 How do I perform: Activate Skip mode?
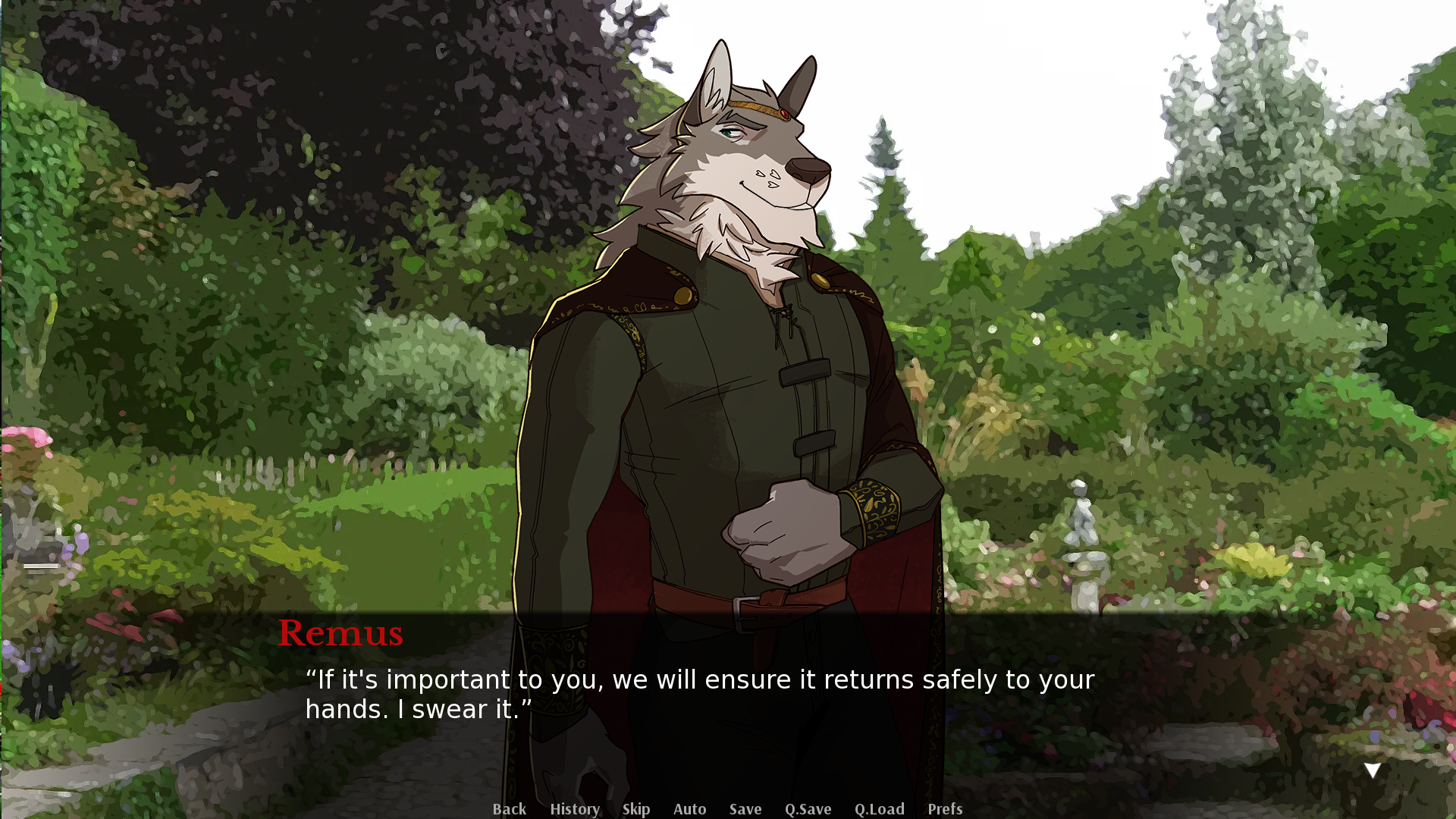(636, 809)
